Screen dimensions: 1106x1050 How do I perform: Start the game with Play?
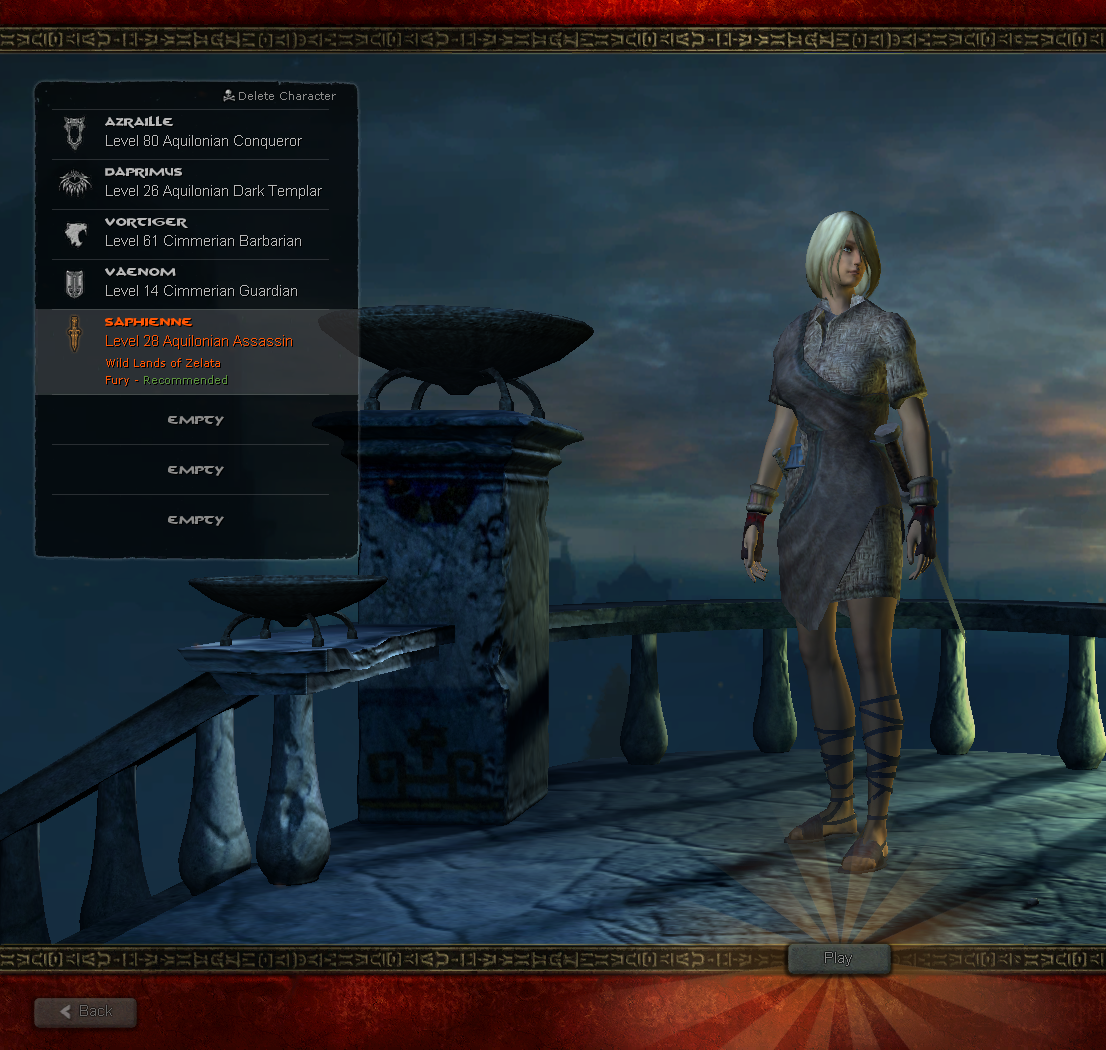click(838, 959)
